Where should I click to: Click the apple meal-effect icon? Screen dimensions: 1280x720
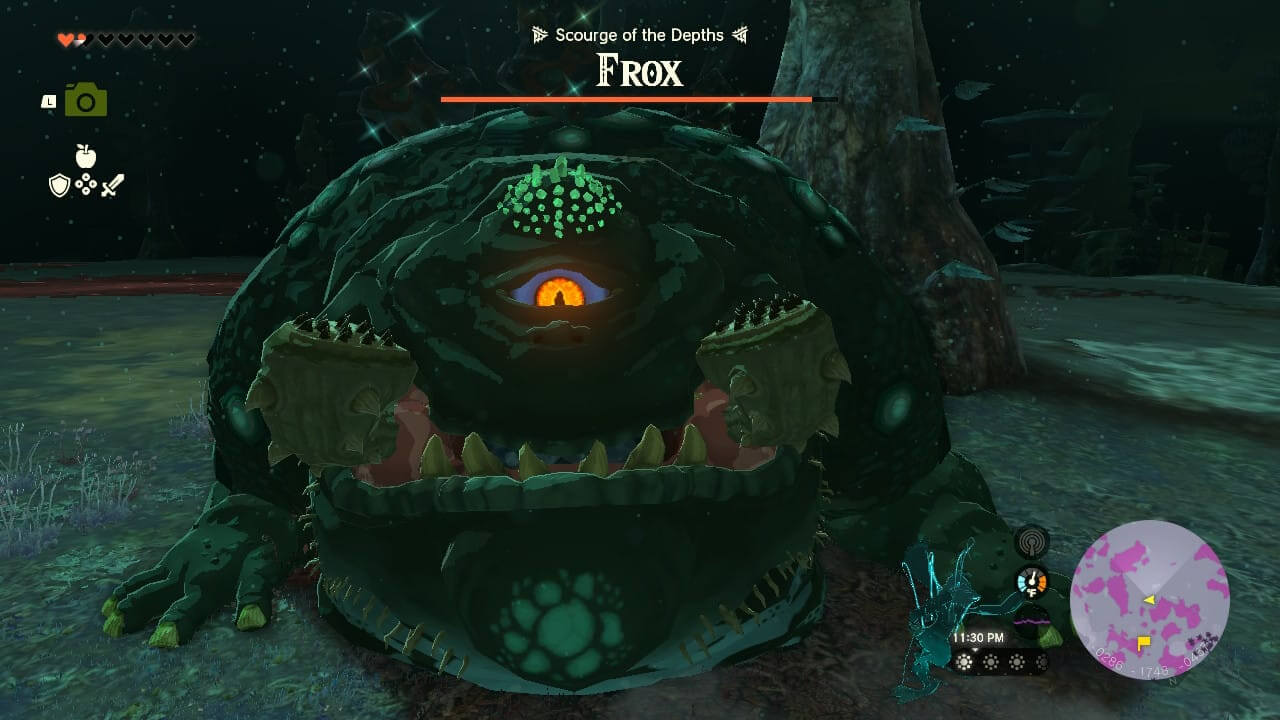point(85,155)
